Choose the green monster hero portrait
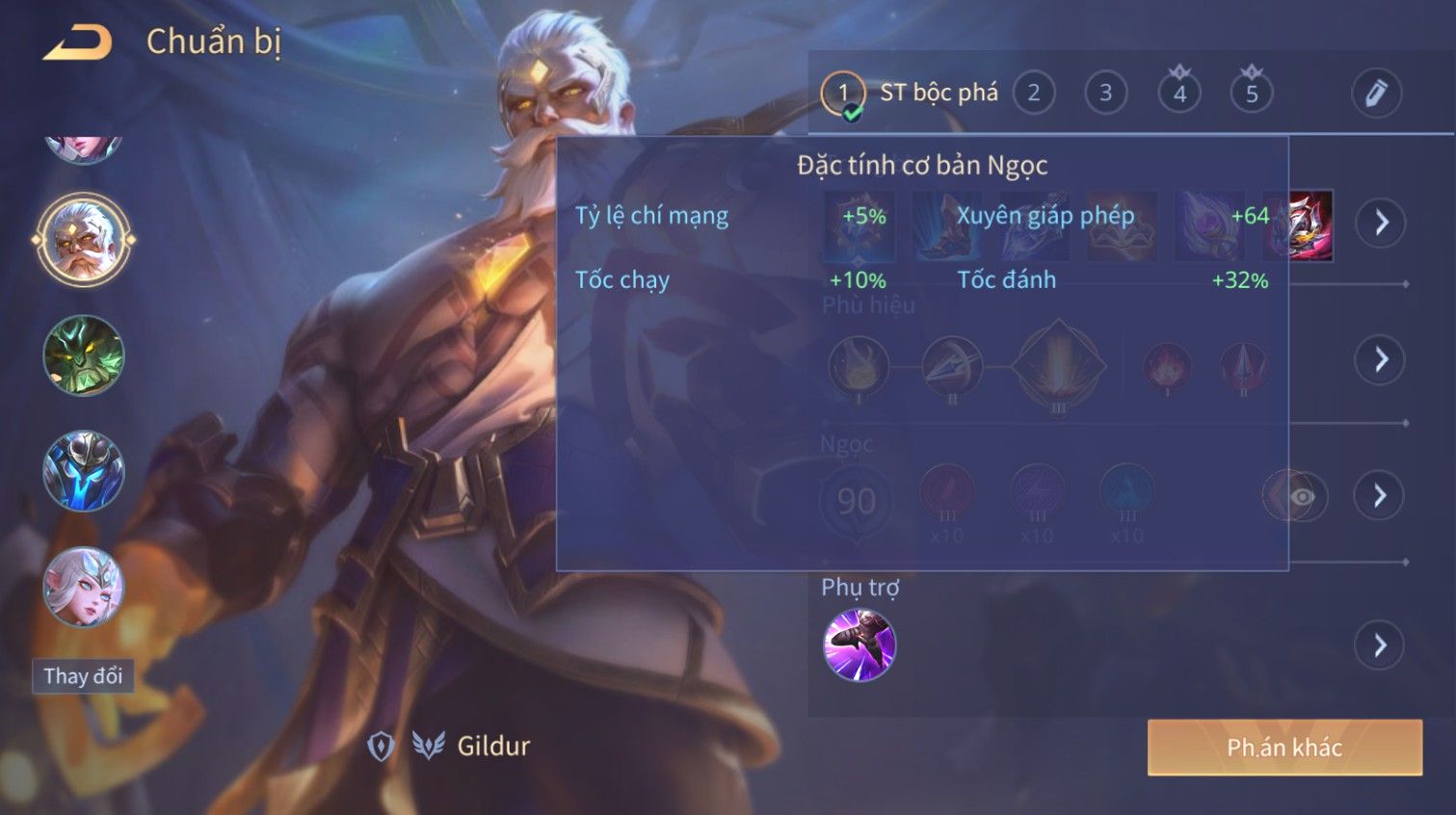This screenshot has height=815, width=1456. coord(84,355)
